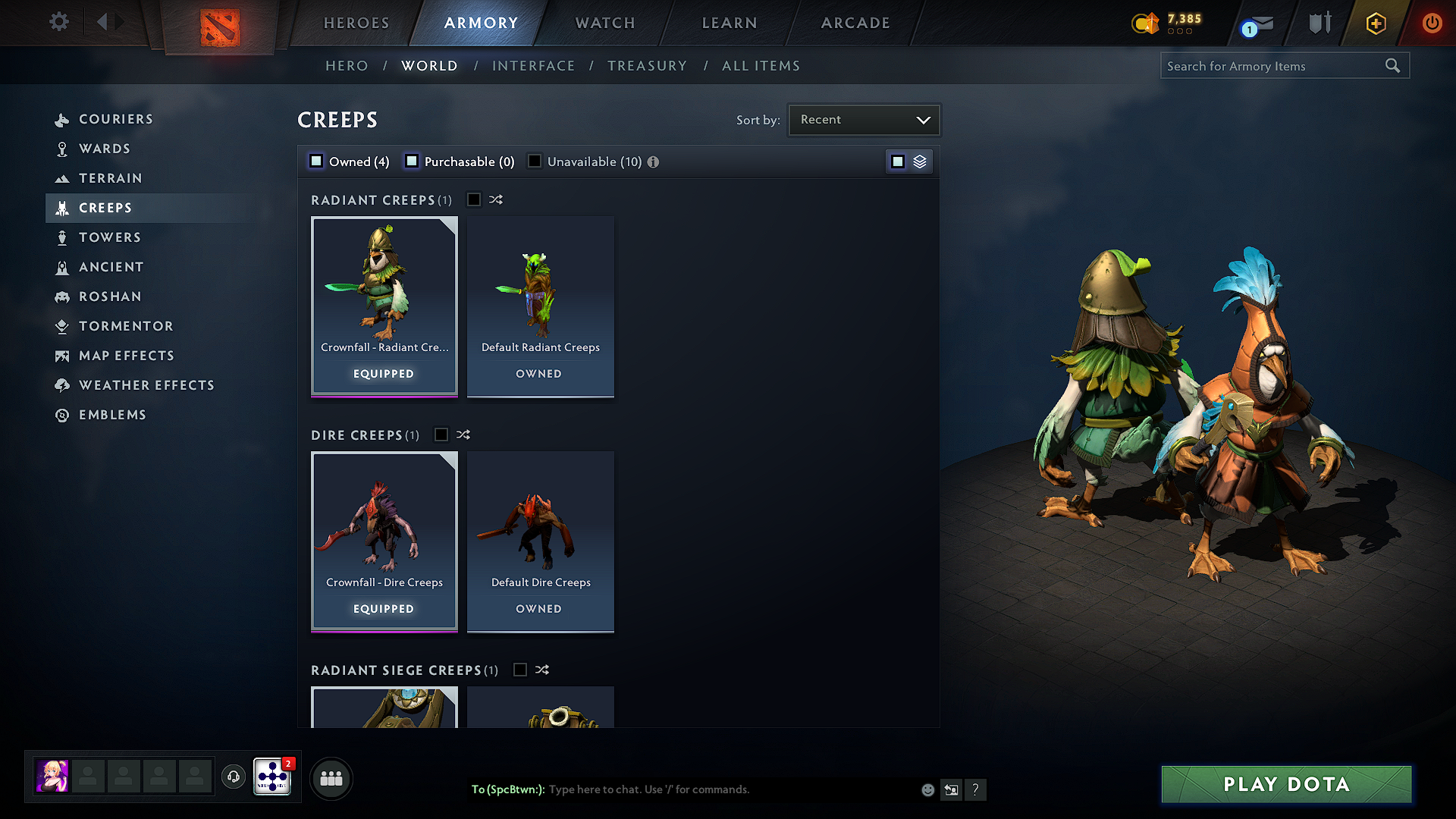The width and height of the screenshot is (1456, 819).
Task: Enable the Unavailable items filter
Action: point(535,161)
